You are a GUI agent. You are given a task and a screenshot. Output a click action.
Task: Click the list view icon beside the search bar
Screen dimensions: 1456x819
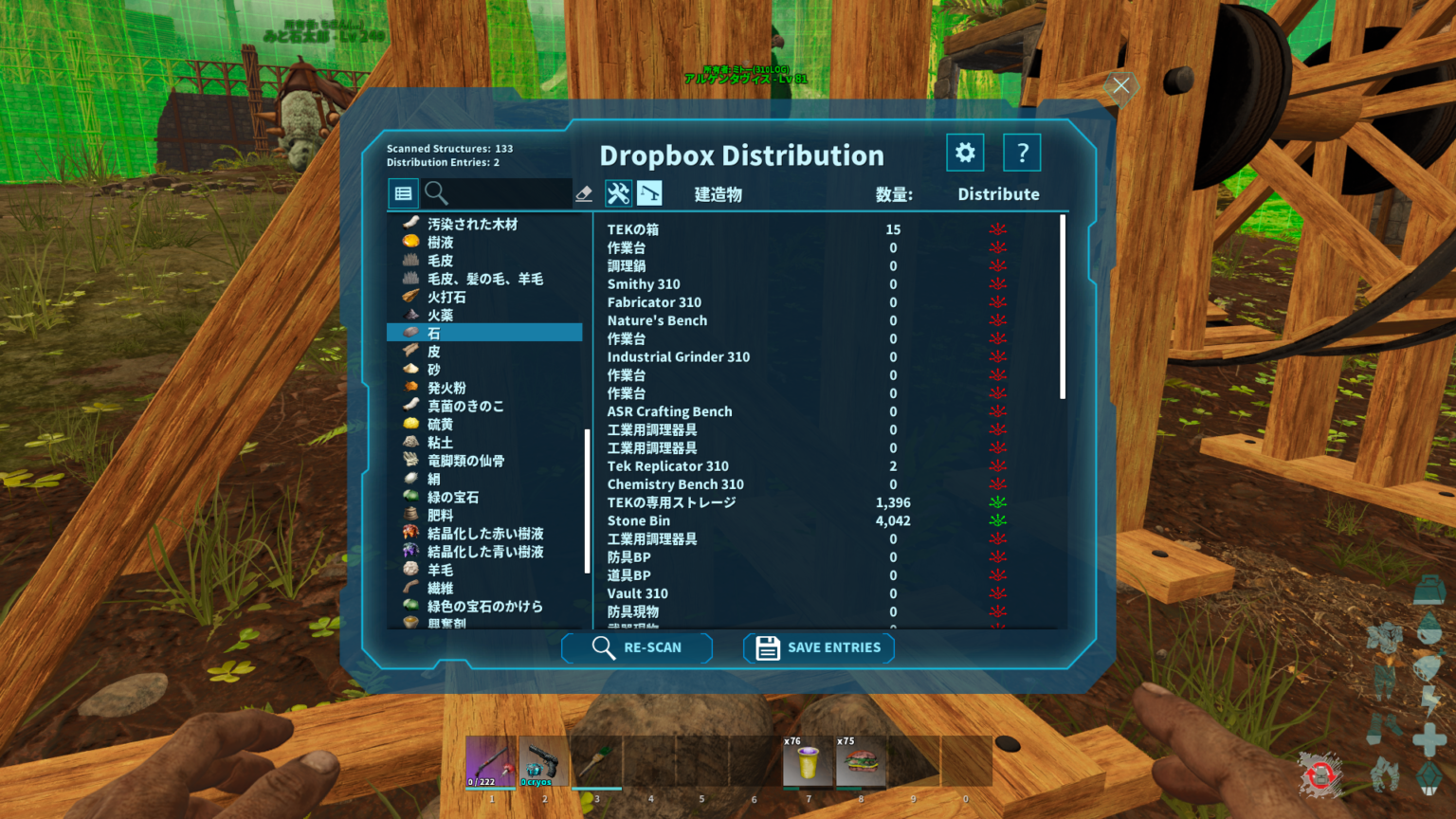click(403, 192)
